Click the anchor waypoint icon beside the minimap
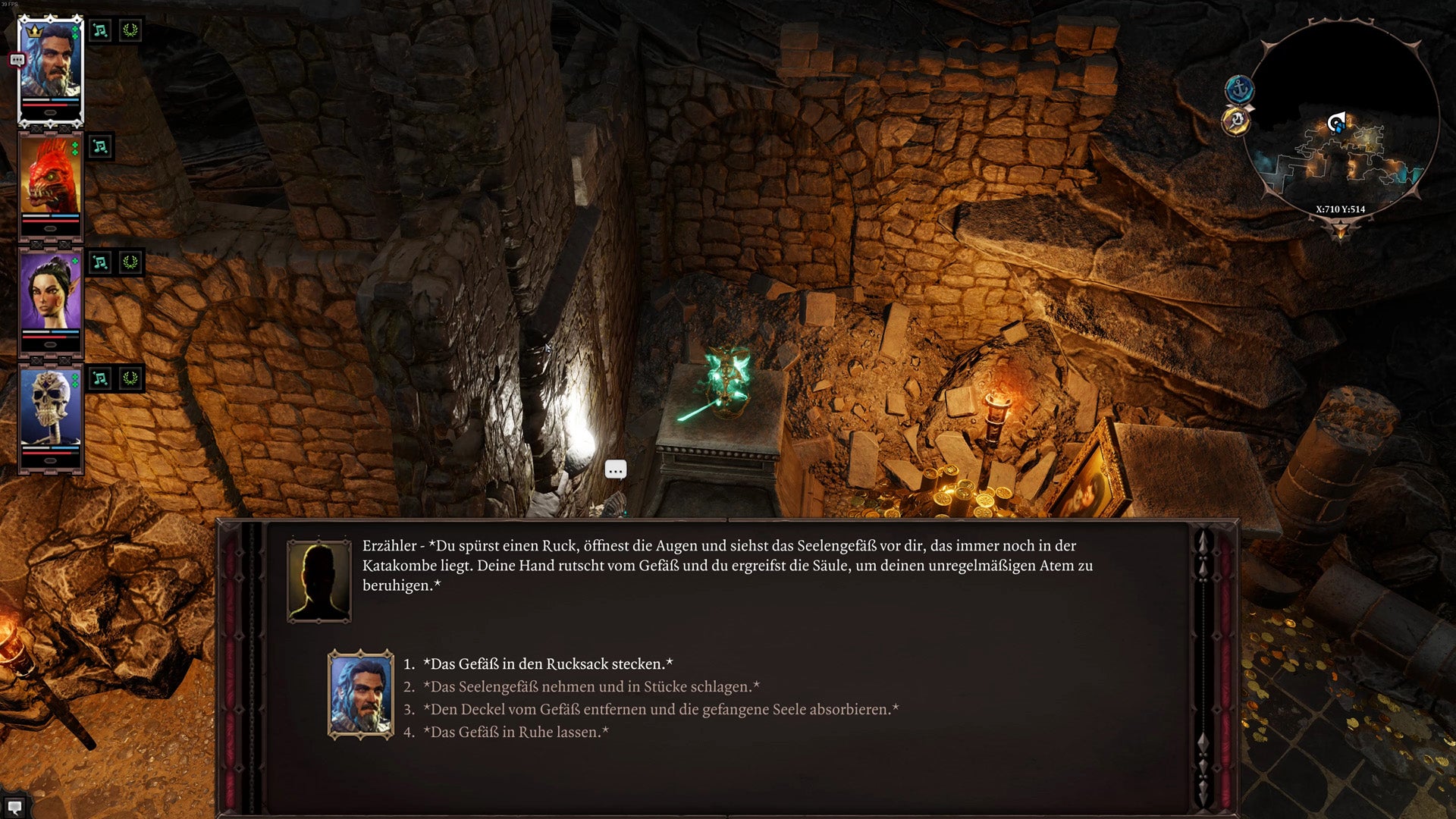This screenshot has height=819, width=1456. (x=1238, y=88)
